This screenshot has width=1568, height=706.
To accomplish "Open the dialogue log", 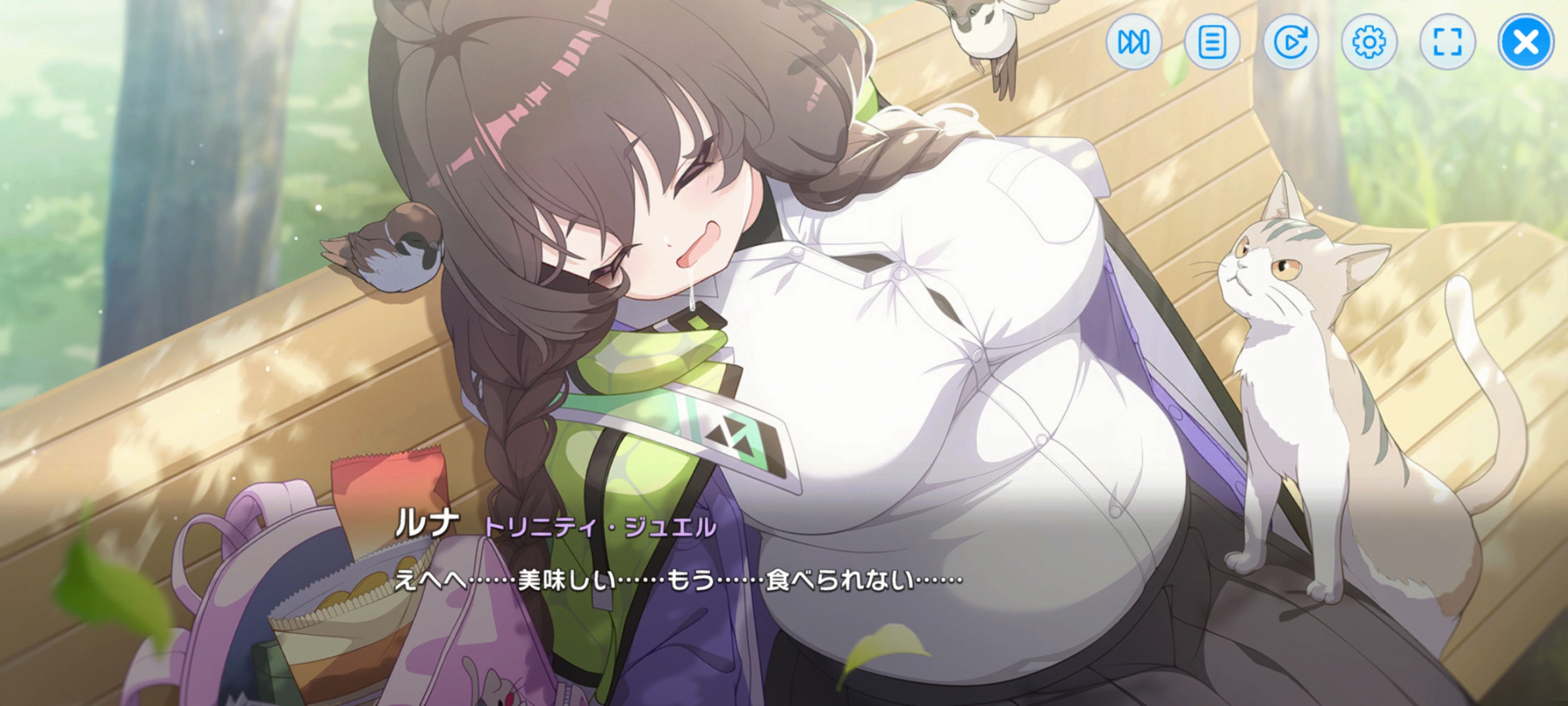I will tap(1212, 42).
